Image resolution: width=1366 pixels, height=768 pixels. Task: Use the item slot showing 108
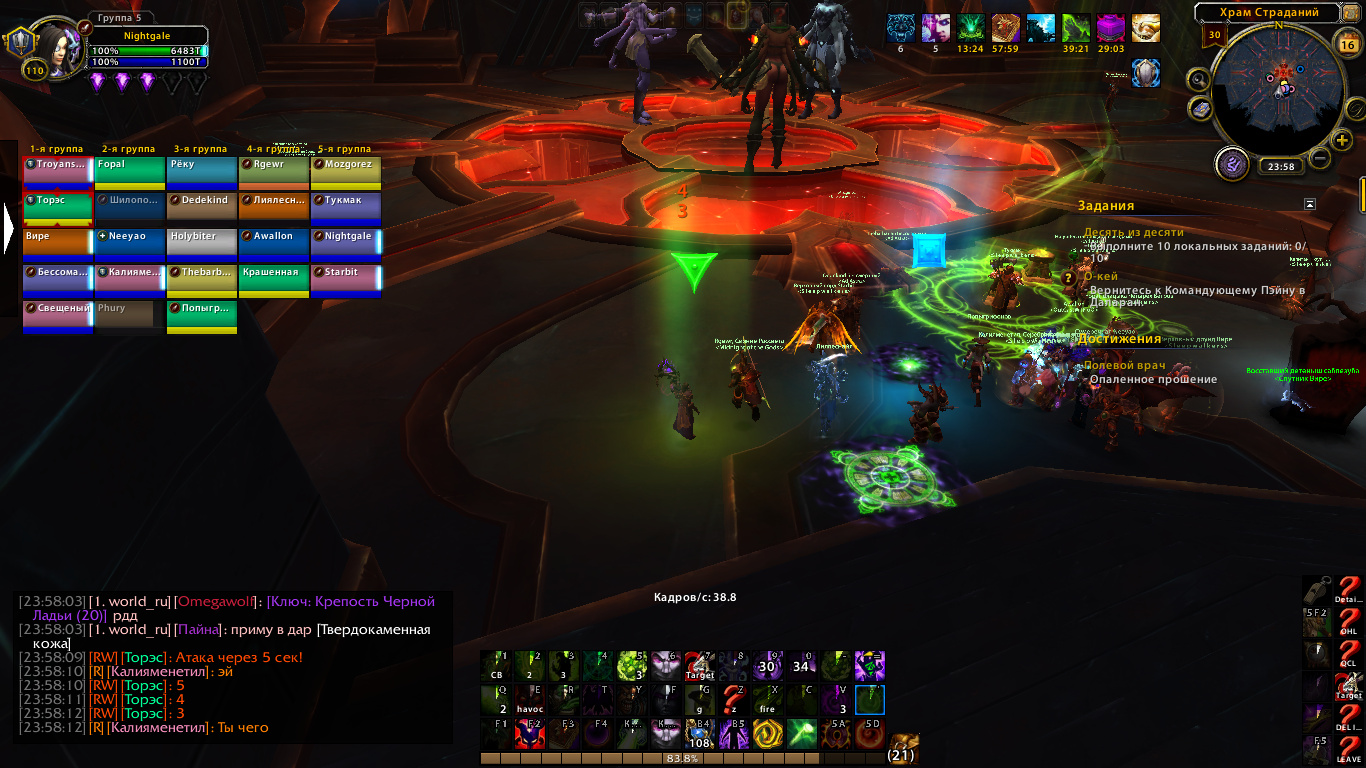pyautogui.click(x=701, y=735)
